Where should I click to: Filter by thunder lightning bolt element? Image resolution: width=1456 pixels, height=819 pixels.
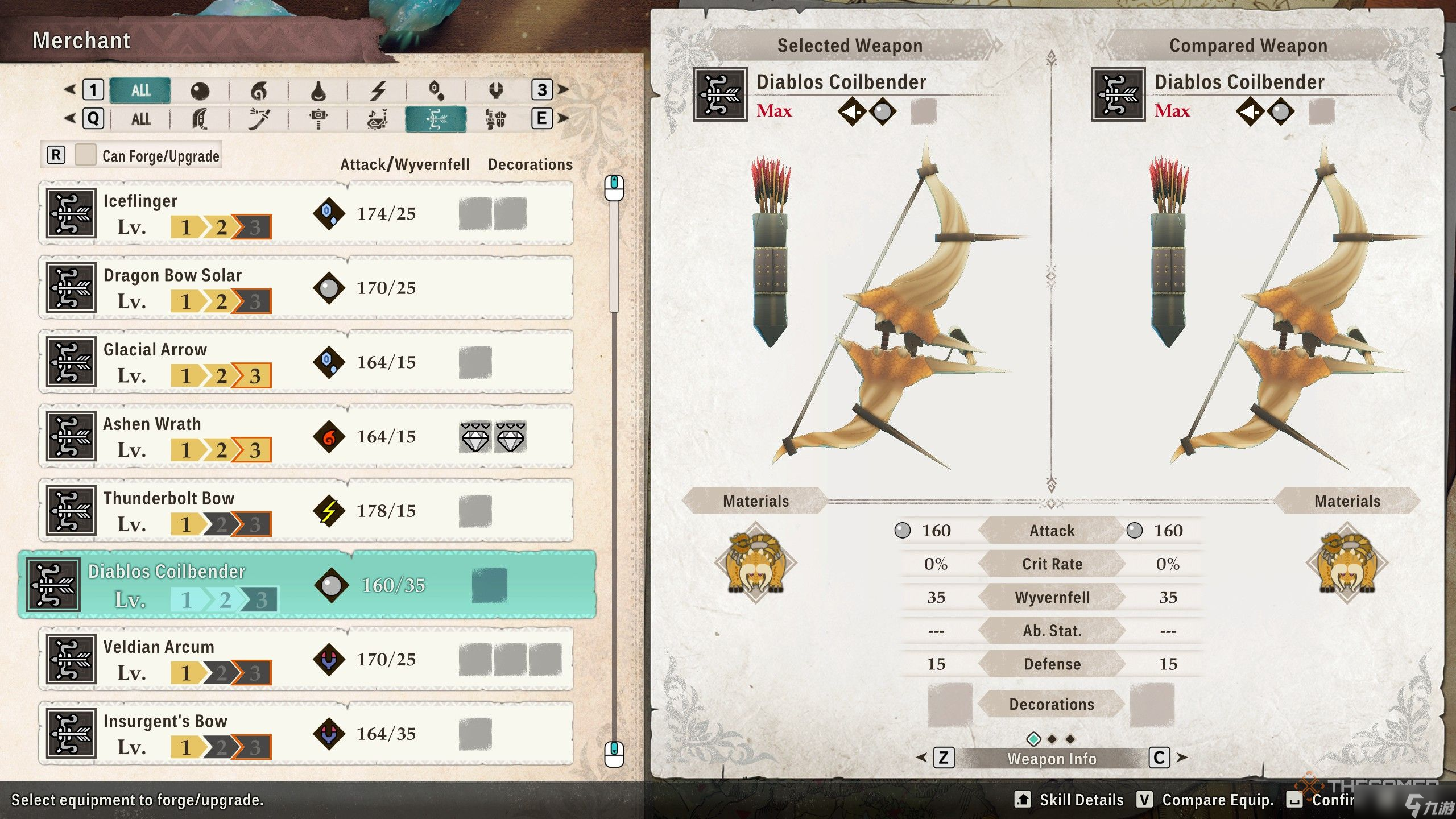point(378,90)
